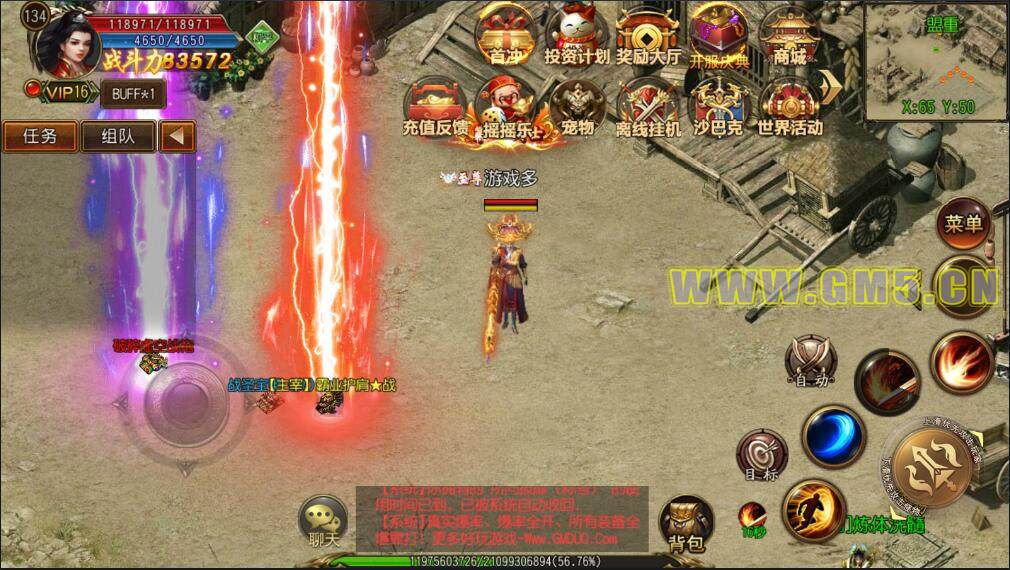This screenshot has height=570, width=1010.
Task: Open the 聊天 chat window
Action: tap(326, 520)
